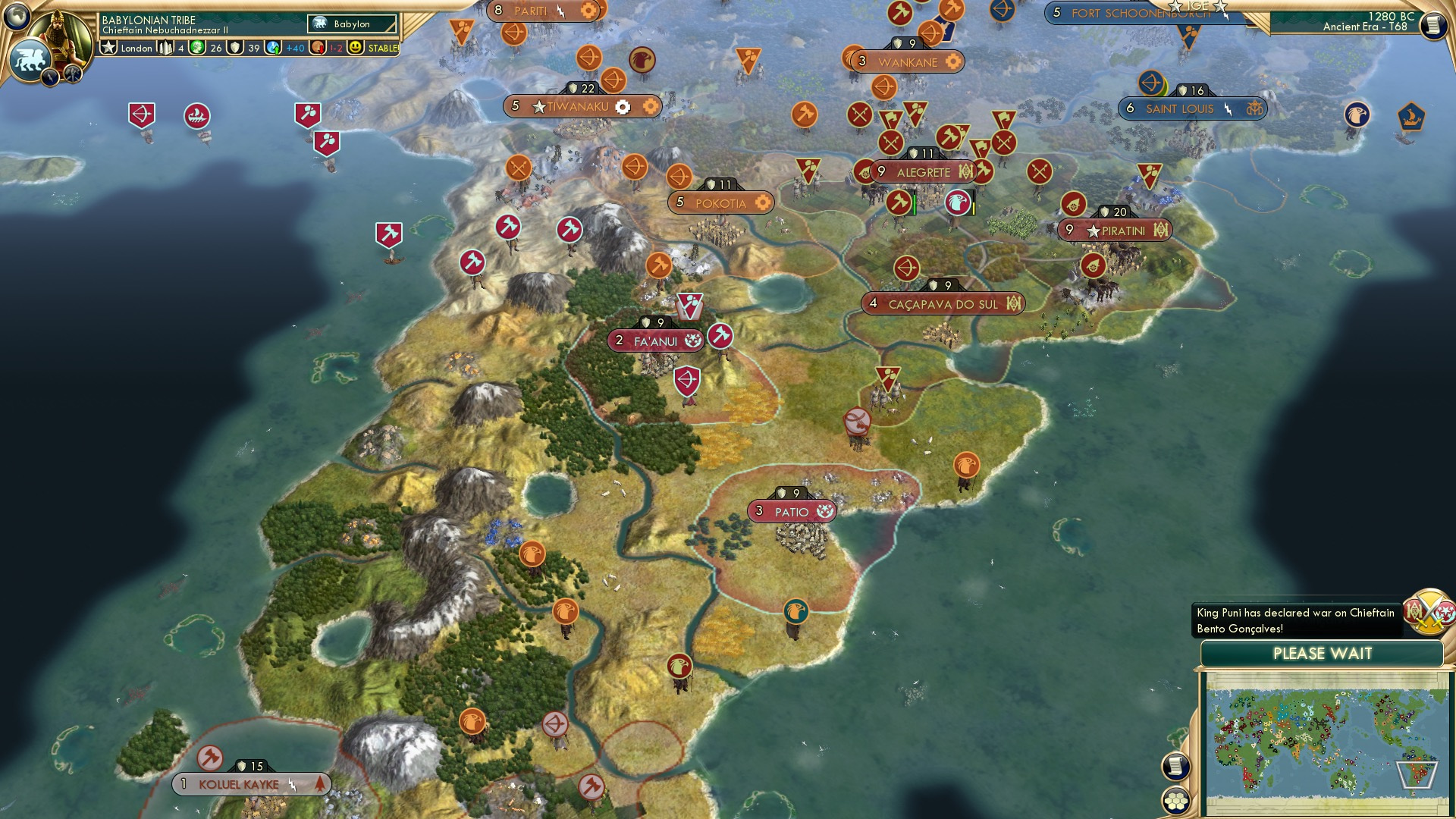Click the PLEASE WAIT banner
Image resolution: width=1456 pixels, height=819 pixels.
click(x=1323, y=653)
